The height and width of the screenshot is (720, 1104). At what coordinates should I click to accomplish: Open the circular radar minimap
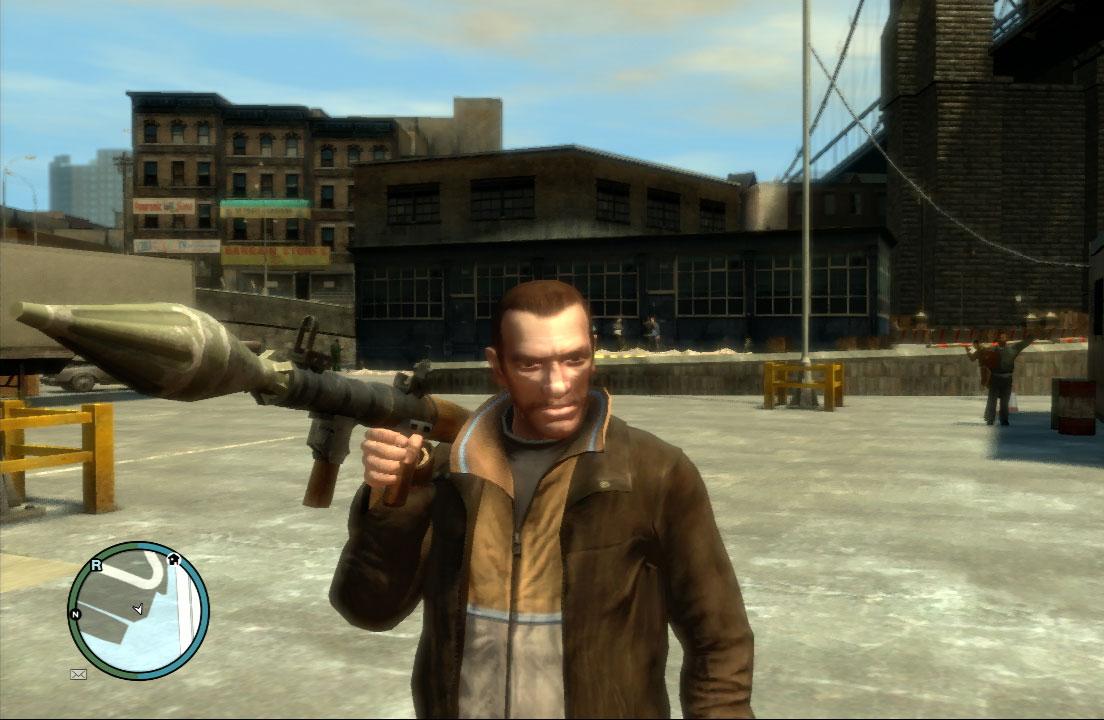tap(138, 611)
